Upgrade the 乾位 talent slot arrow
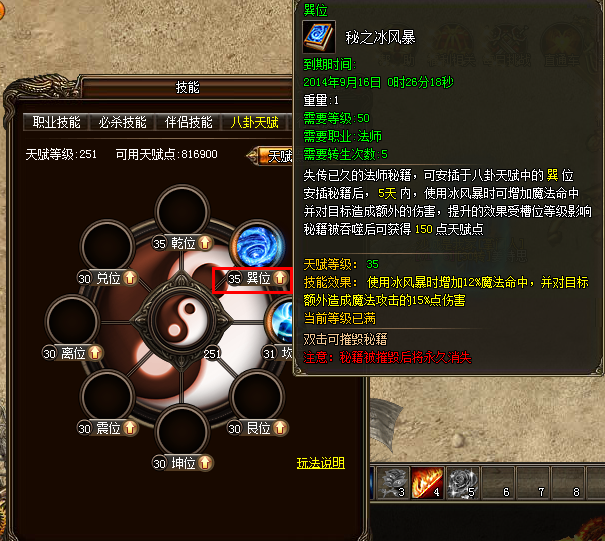 (x=204, y=243)
